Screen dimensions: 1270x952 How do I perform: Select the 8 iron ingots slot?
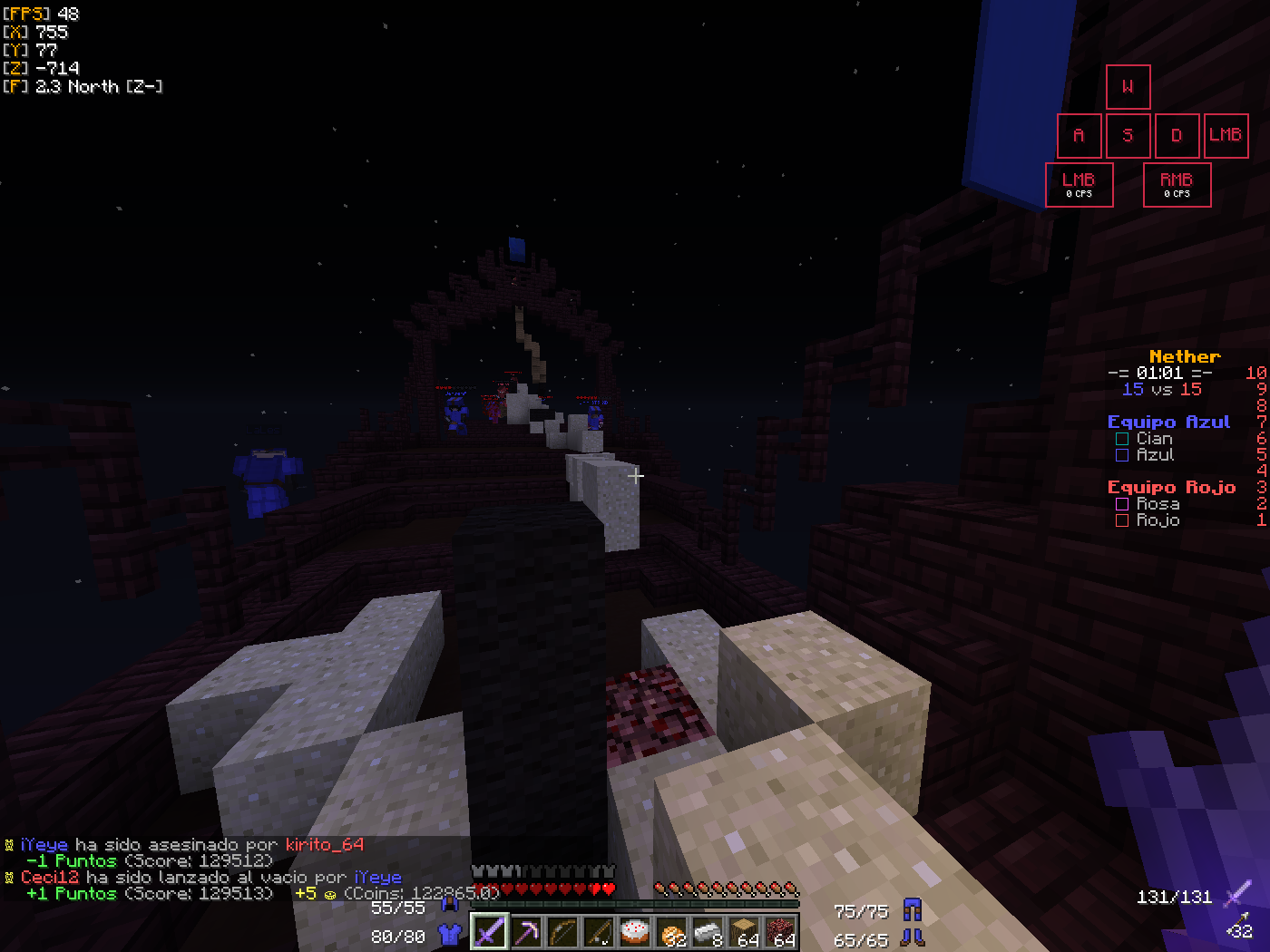click(x=708, y=932)
